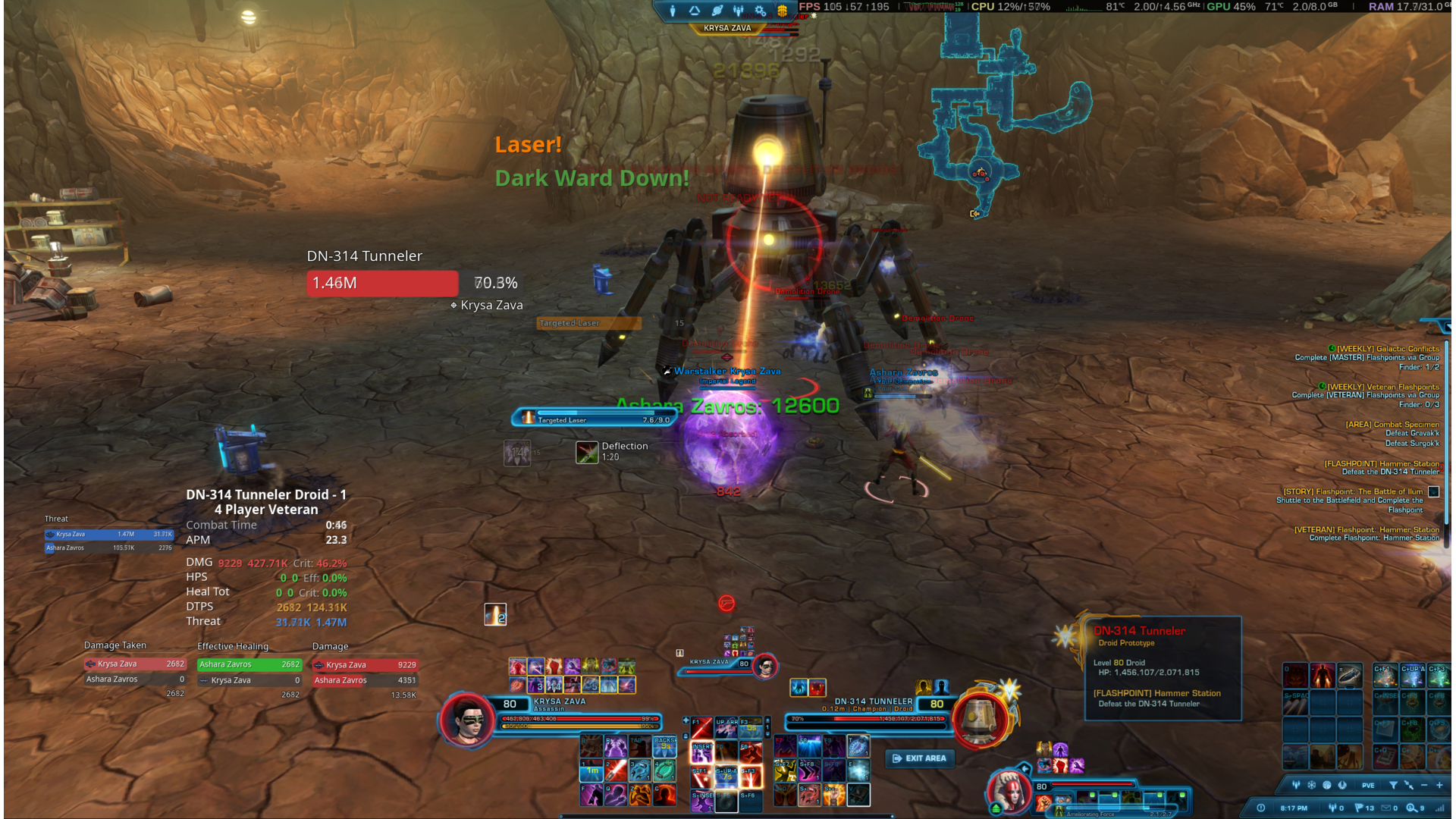1456x819 pixels.
Task: Click the EXIT AREA button
Action: tap(919, 758)
